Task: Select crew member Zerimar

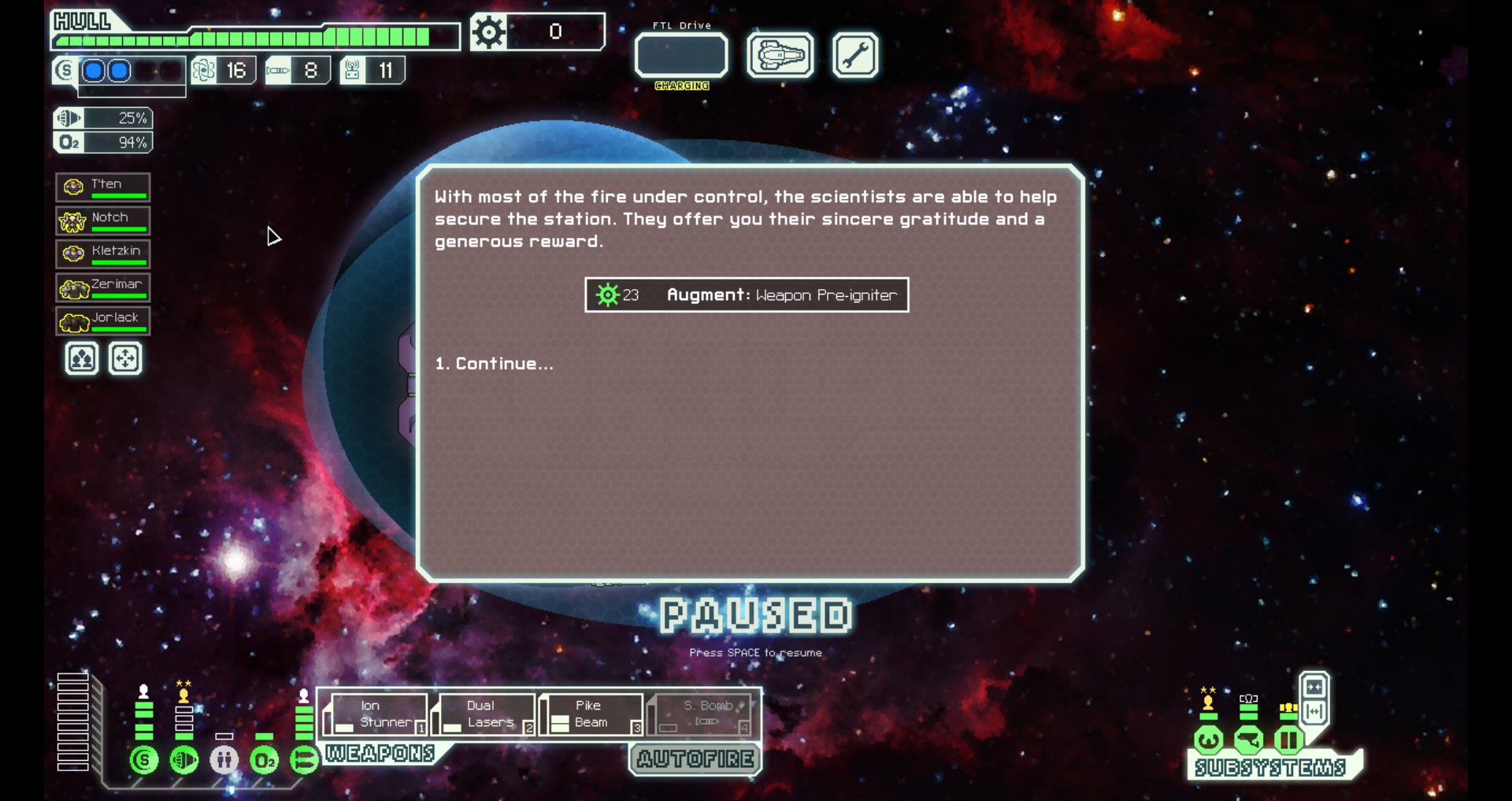Action: 103,287
